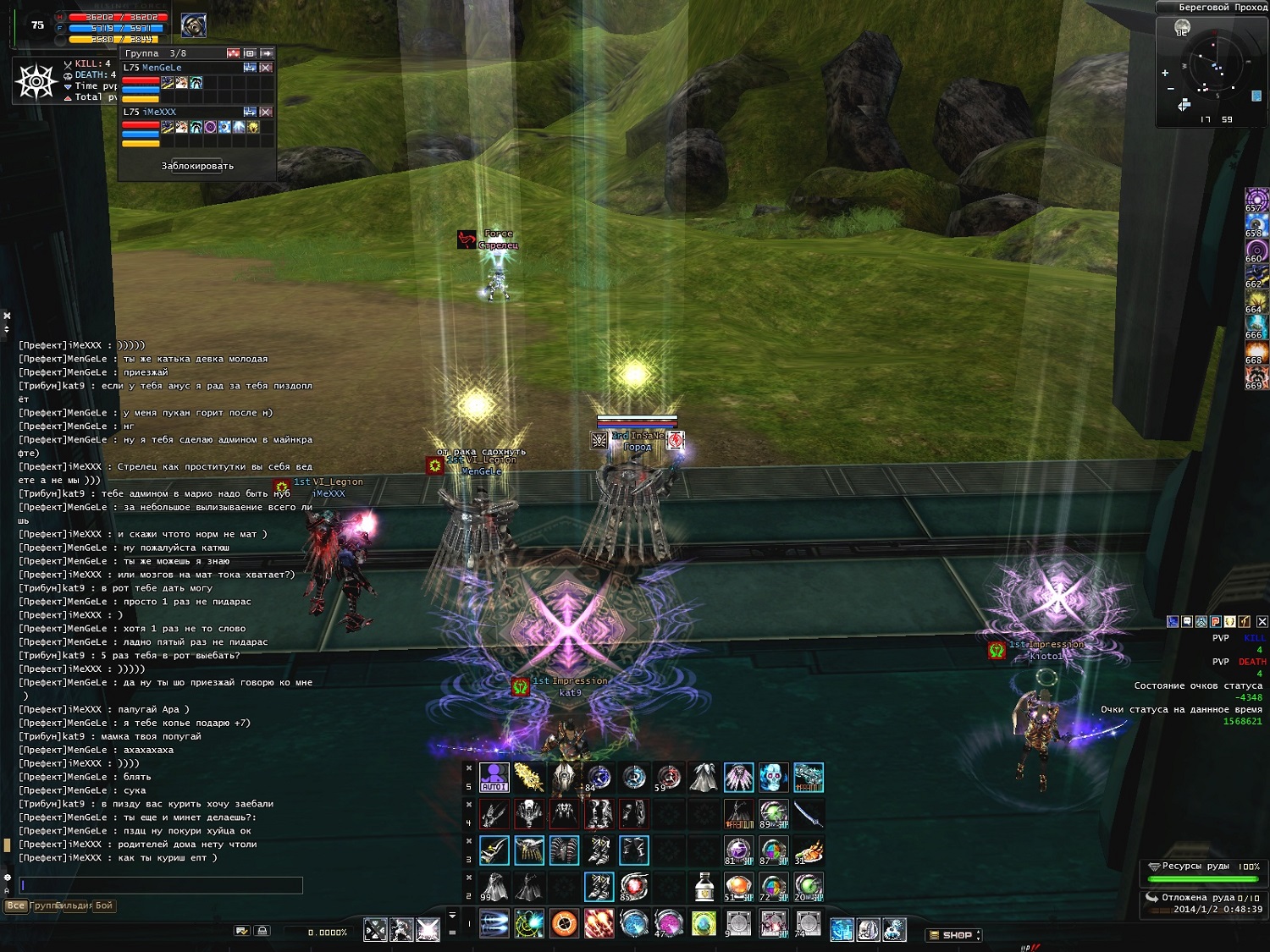
Task: Close the PVP status panel
Action: point(1262,621)
